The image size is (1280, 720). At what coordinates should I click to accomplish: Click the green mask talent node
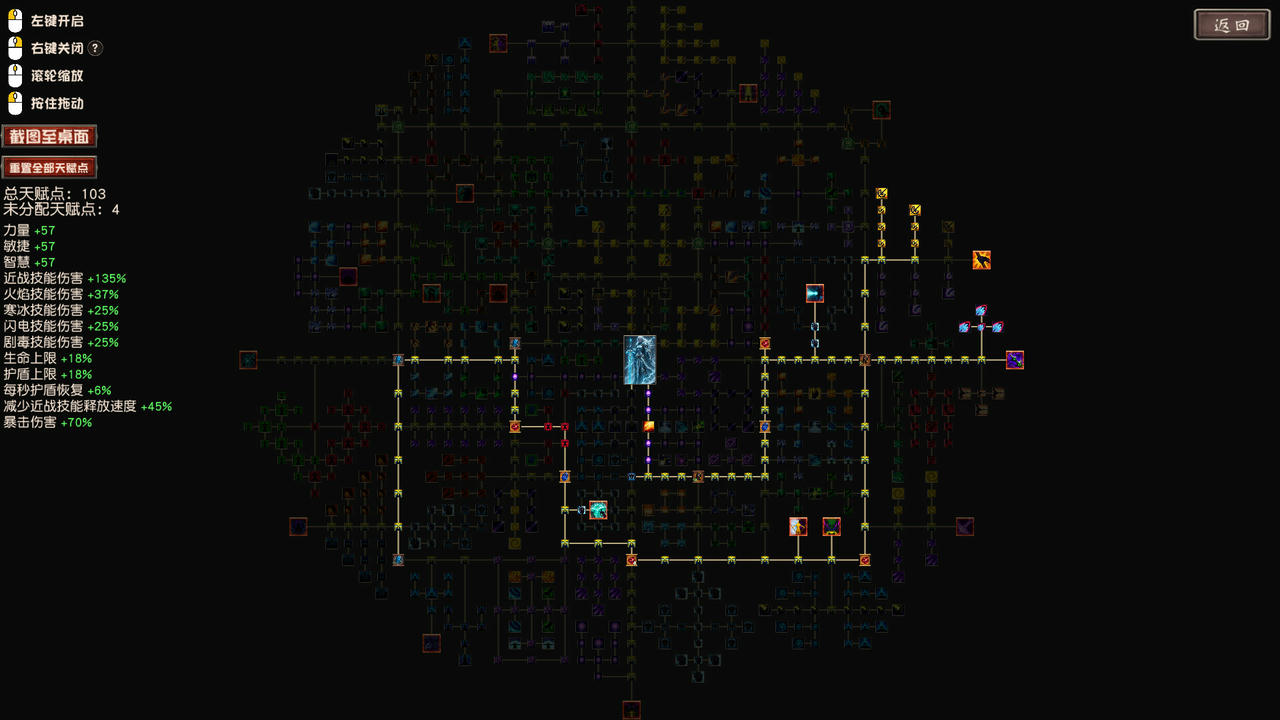pos(831,527)
